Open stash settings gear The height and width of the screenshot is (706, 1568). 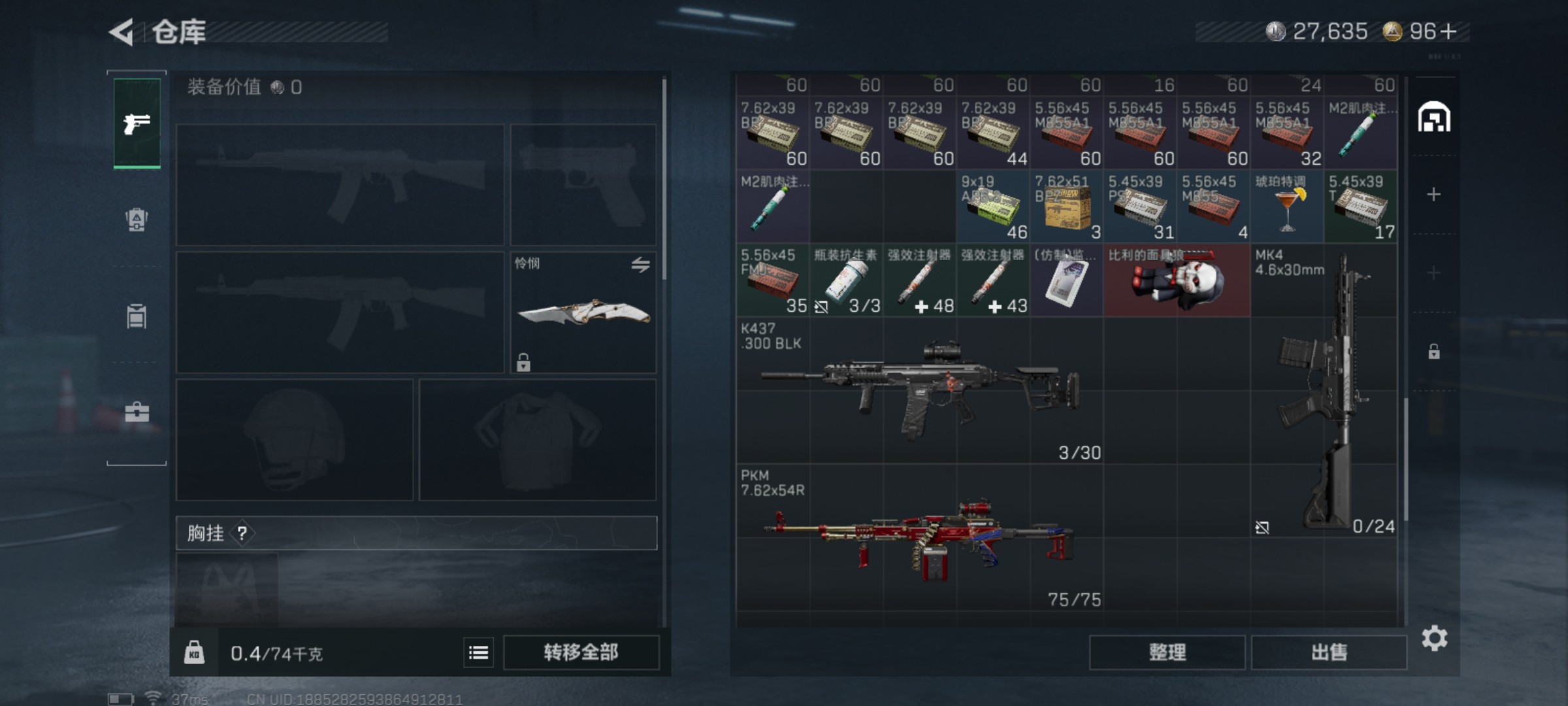pos(1434,638)
